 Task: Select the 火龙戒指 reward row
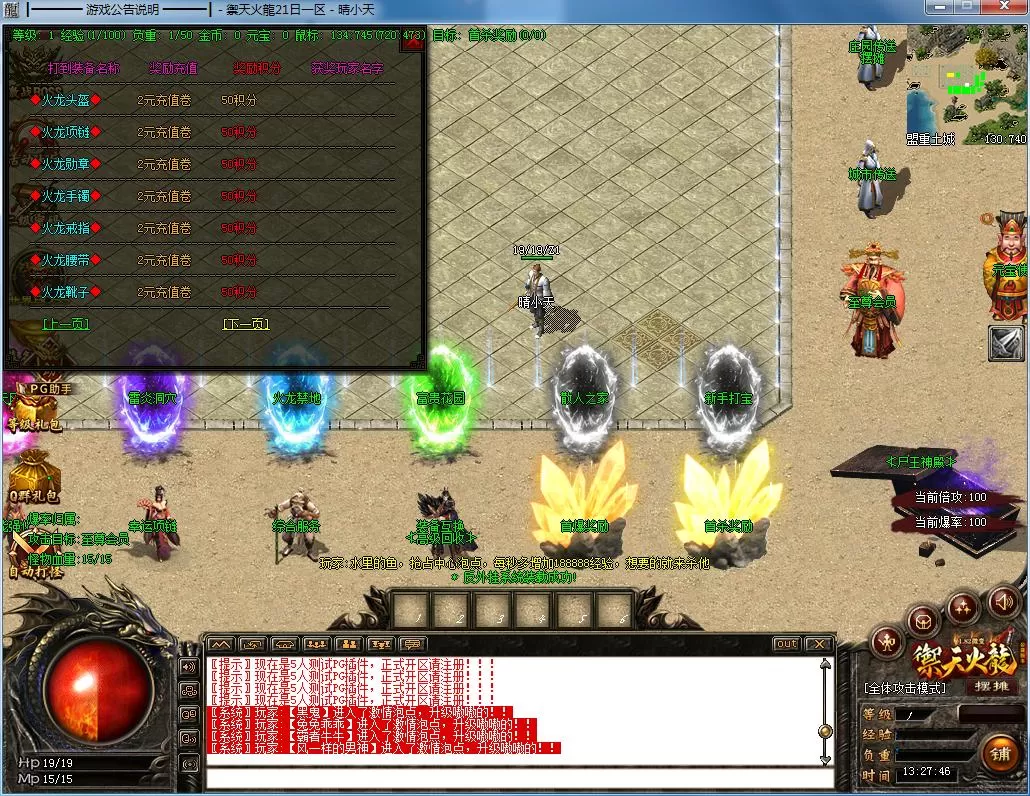point(66,228)
